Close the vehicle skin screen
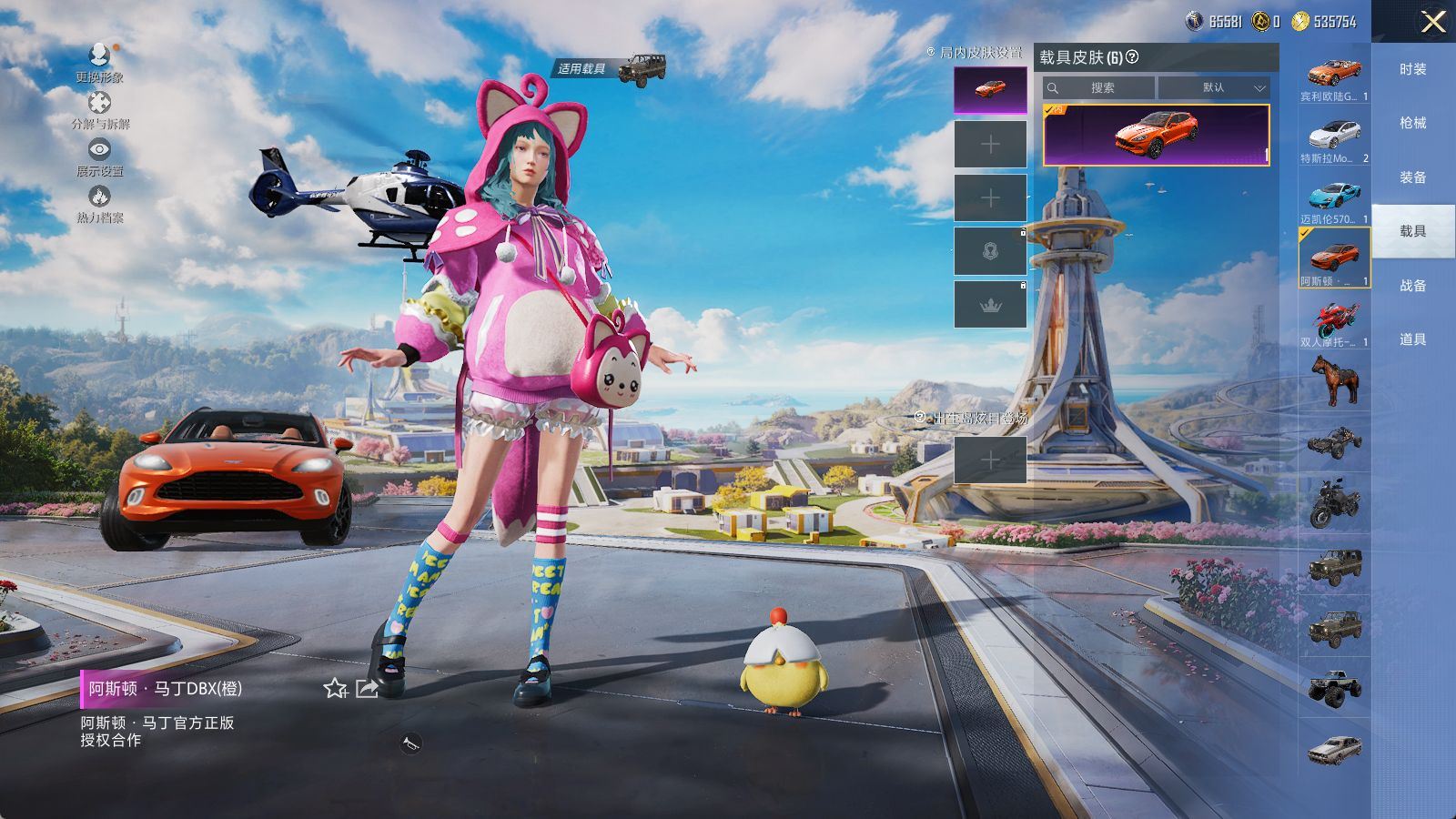Viewport: 1456px width, 819px height. (x=1433, y=22)
